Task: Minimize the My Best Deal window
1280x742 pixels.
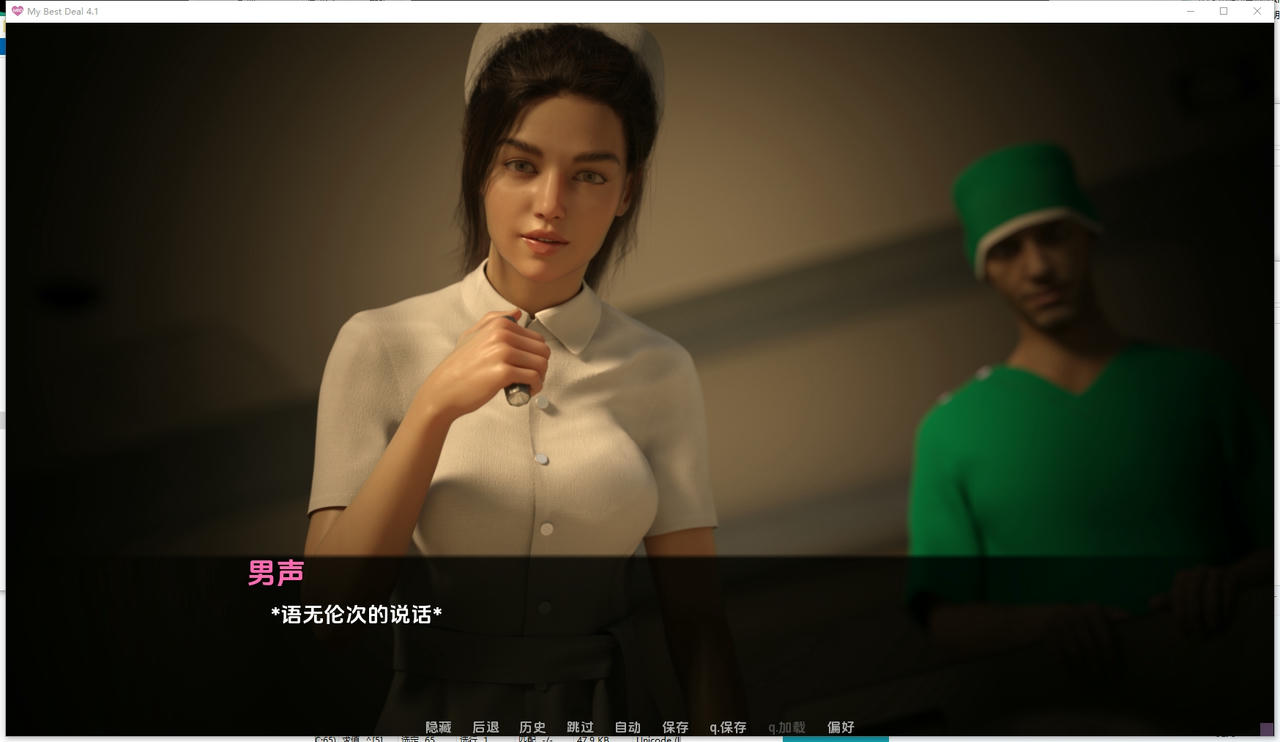Action: pos(1190,11)
